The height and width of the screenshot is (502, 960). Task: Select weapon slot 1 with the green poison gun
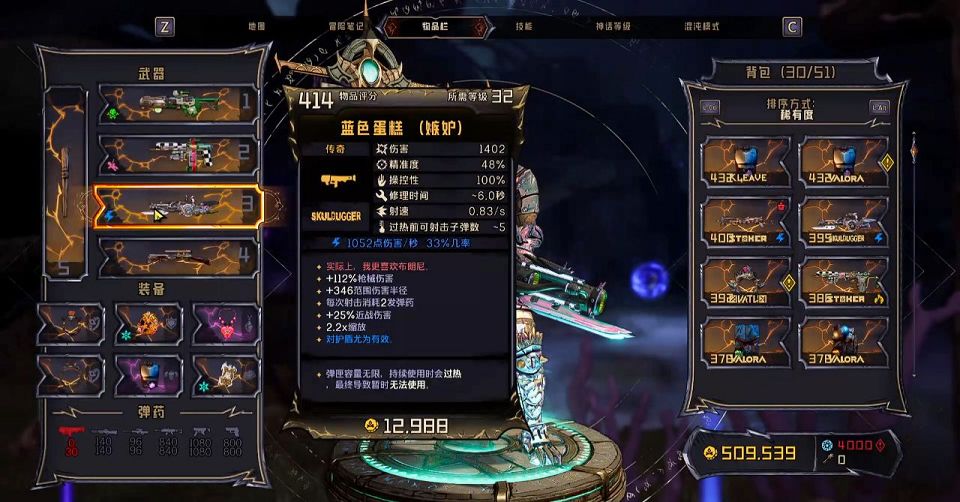pyautogui.click(x=178, y=104)
